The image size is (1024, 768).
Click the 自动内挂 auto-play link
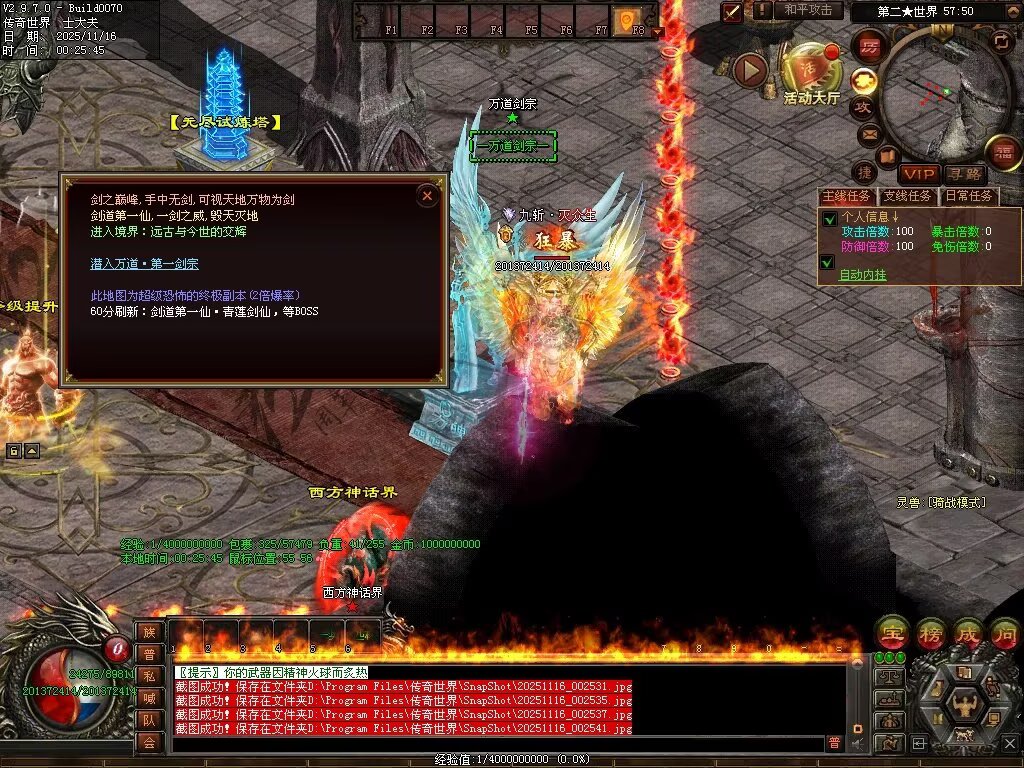pyautogui.click(x=862, y=274)
